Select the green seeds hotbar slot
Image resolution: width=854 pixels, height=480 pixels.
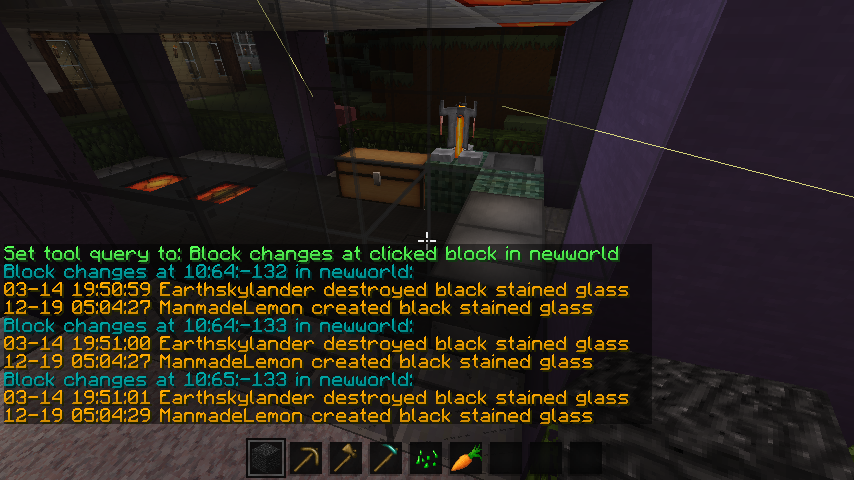pos(426,458)
